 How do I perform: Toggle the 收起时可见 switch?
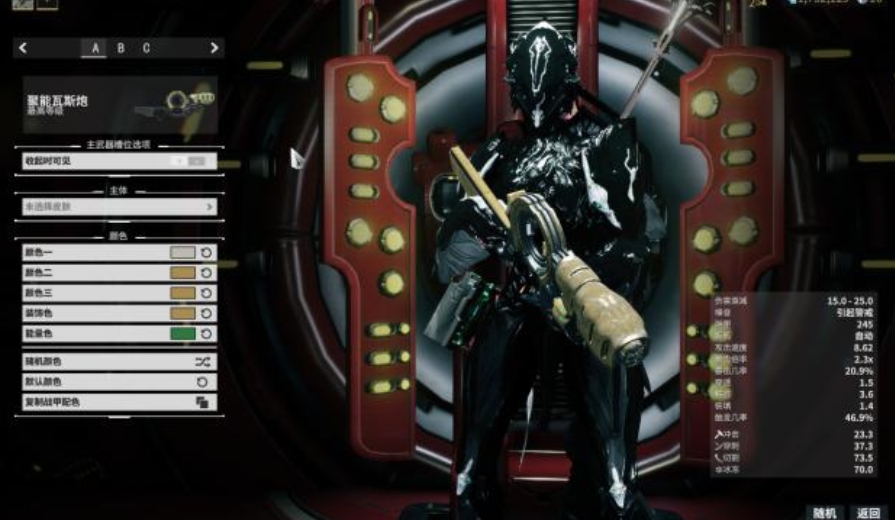coord(194,160)
